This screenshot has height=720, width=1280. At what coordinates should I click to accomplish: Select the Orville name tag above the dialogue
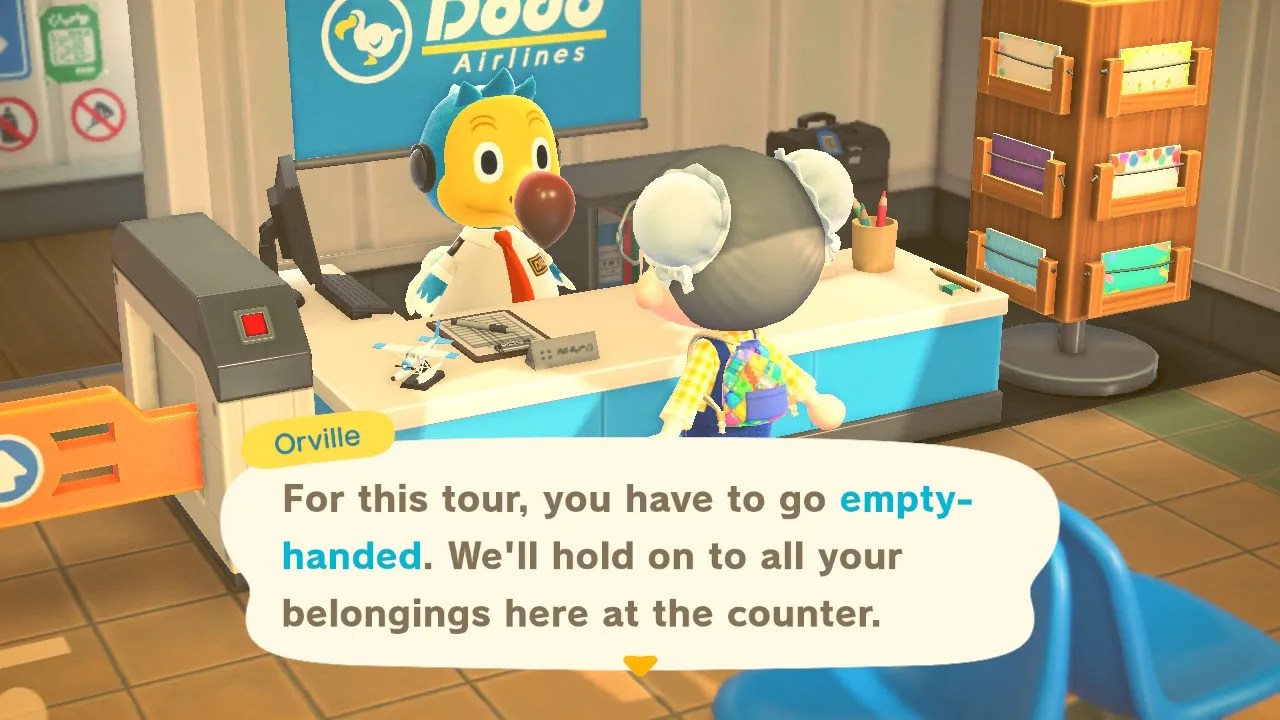pos(318,437)
